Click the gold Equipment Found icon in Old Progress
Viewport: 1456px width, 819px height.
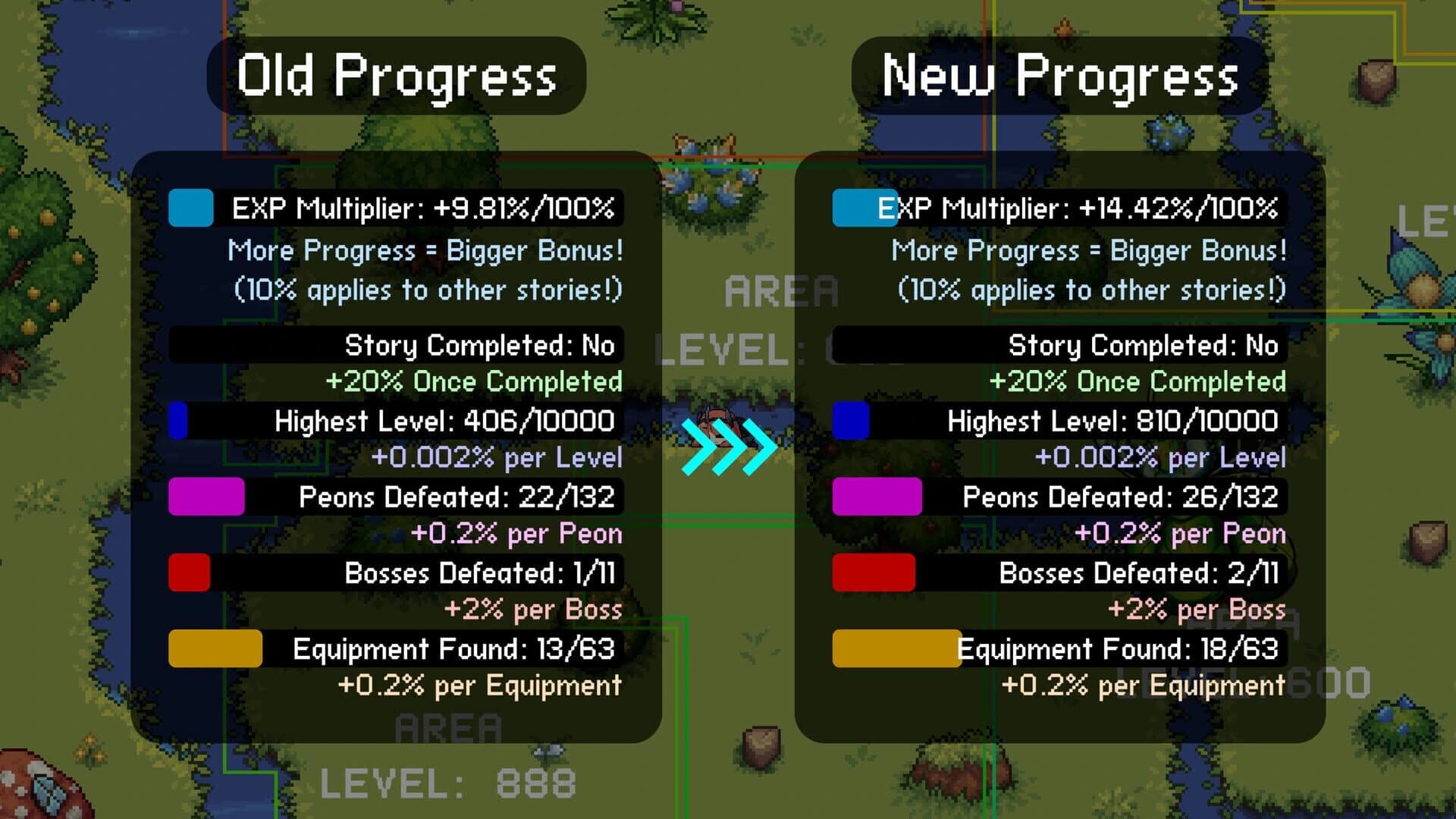pyautogui.click(x=215, y=649)
